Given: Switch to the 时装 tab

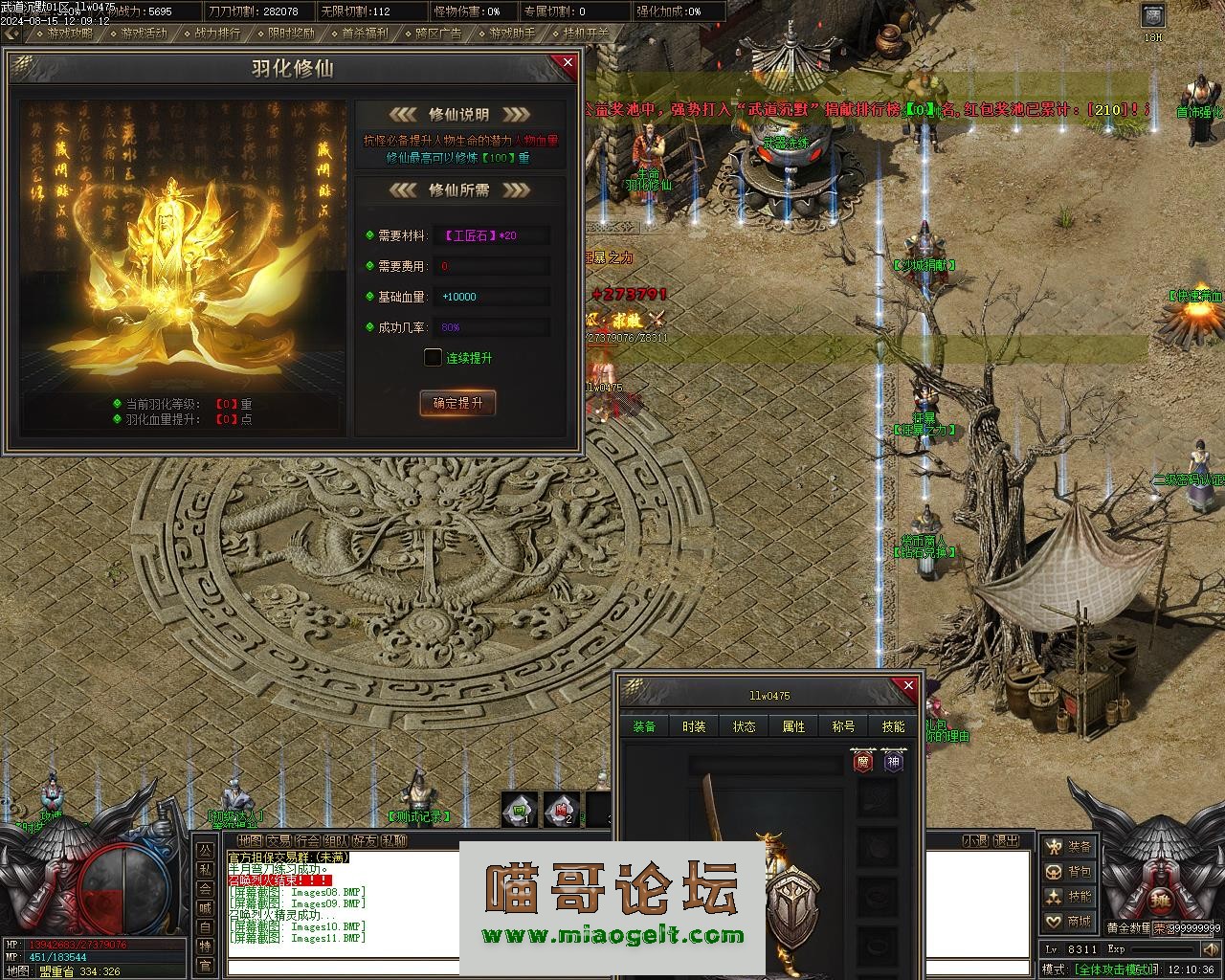Looking at the screenshot, I should [x=694, y=726].
